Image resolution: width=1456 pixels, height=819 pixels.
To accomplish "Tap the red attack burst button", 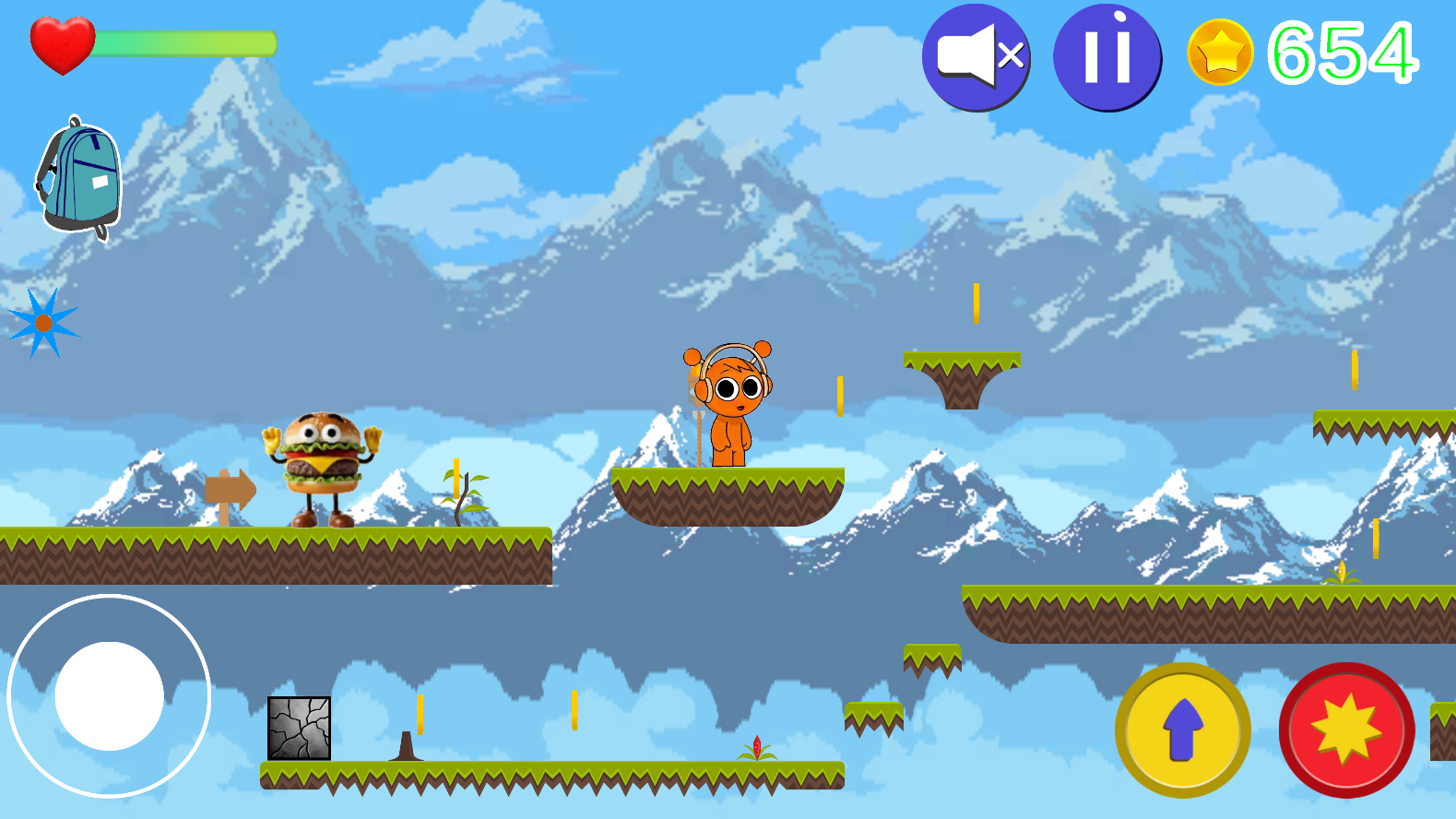I will click(1345, 729).
